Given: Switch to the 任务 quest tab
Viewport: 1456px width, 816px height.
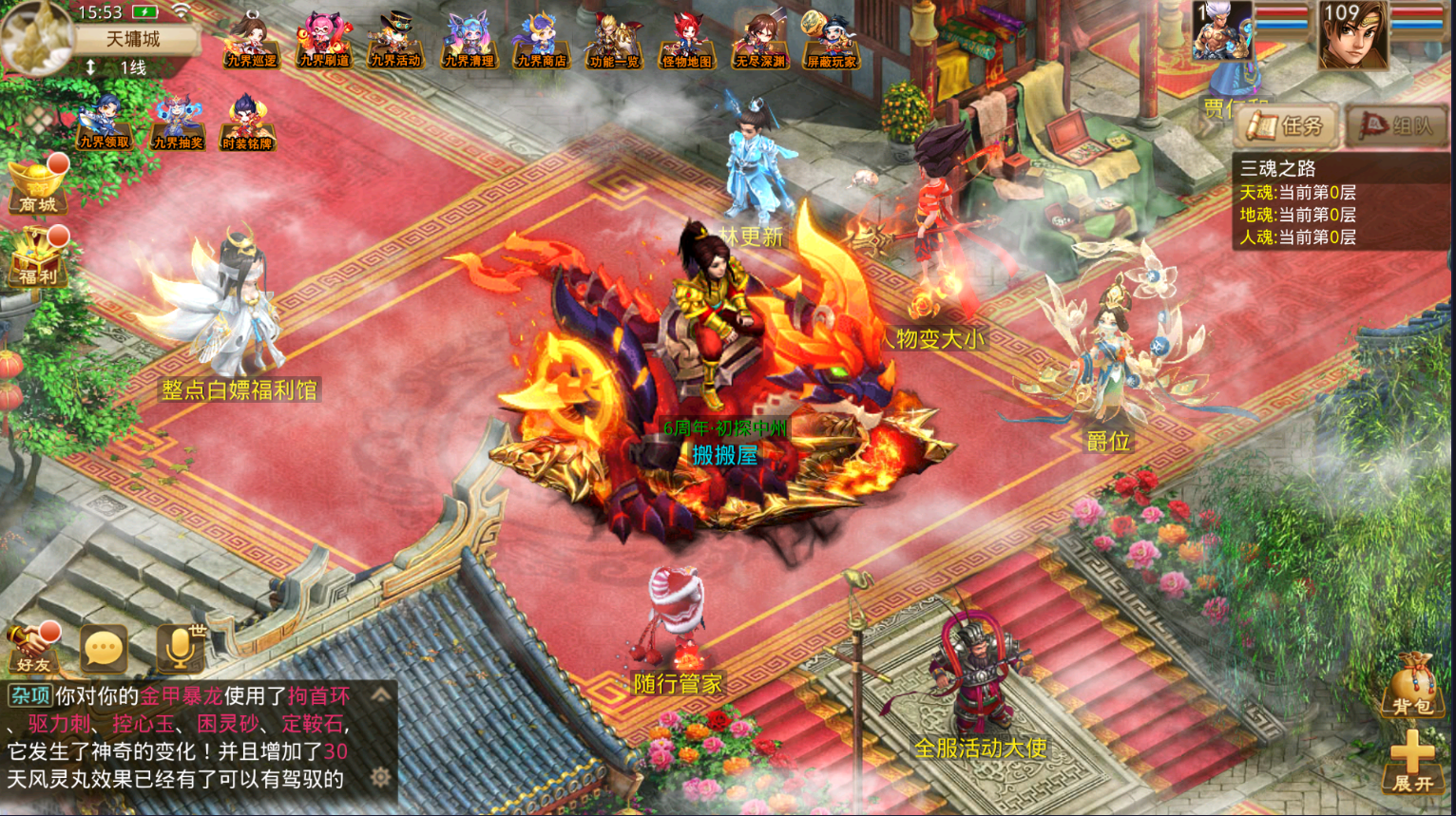Looking at the screenshot, I should [1287, 125].
